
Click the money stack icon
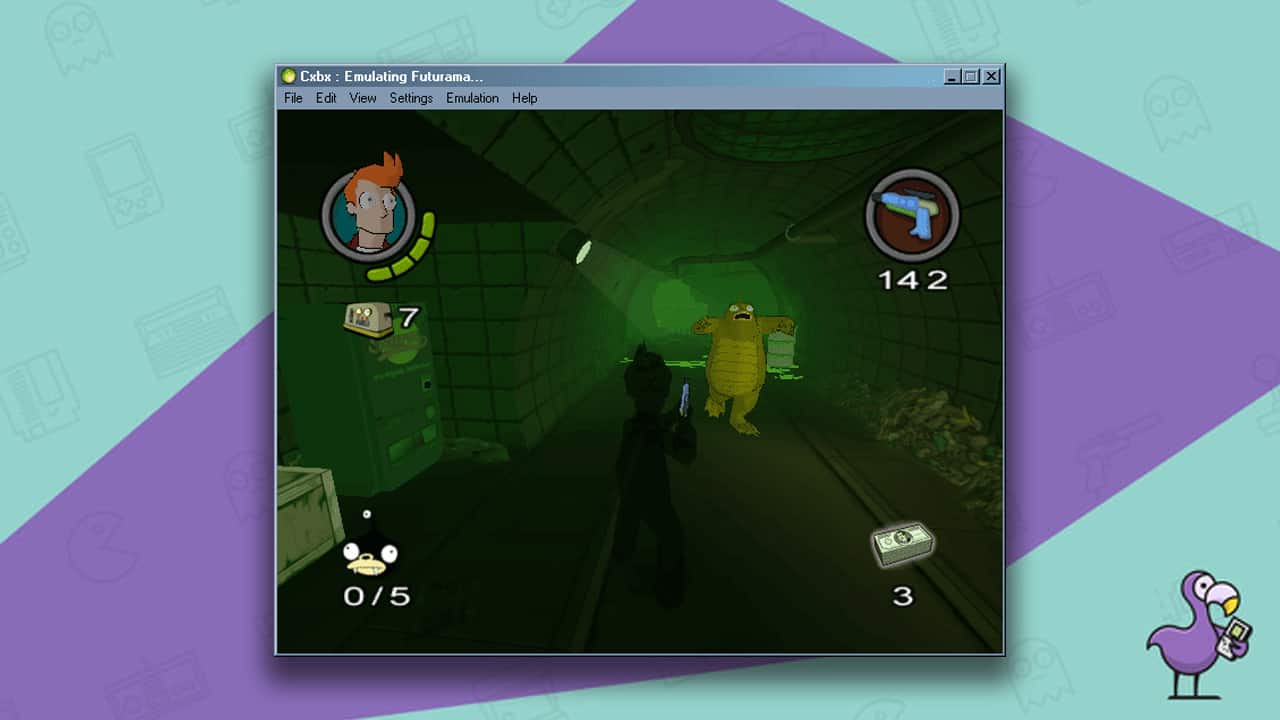(x=903, y=545)
